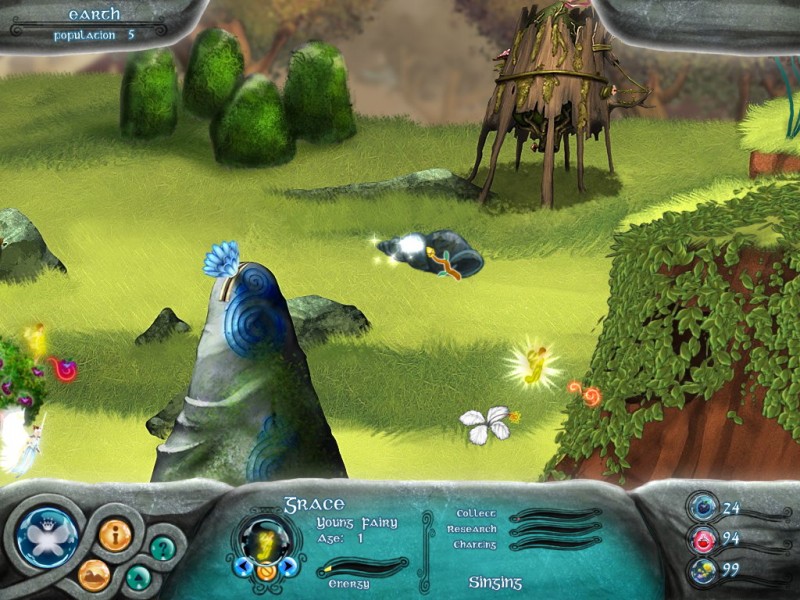
Task: Click the red potion resource icon
Action: click(x=701, y=540)
